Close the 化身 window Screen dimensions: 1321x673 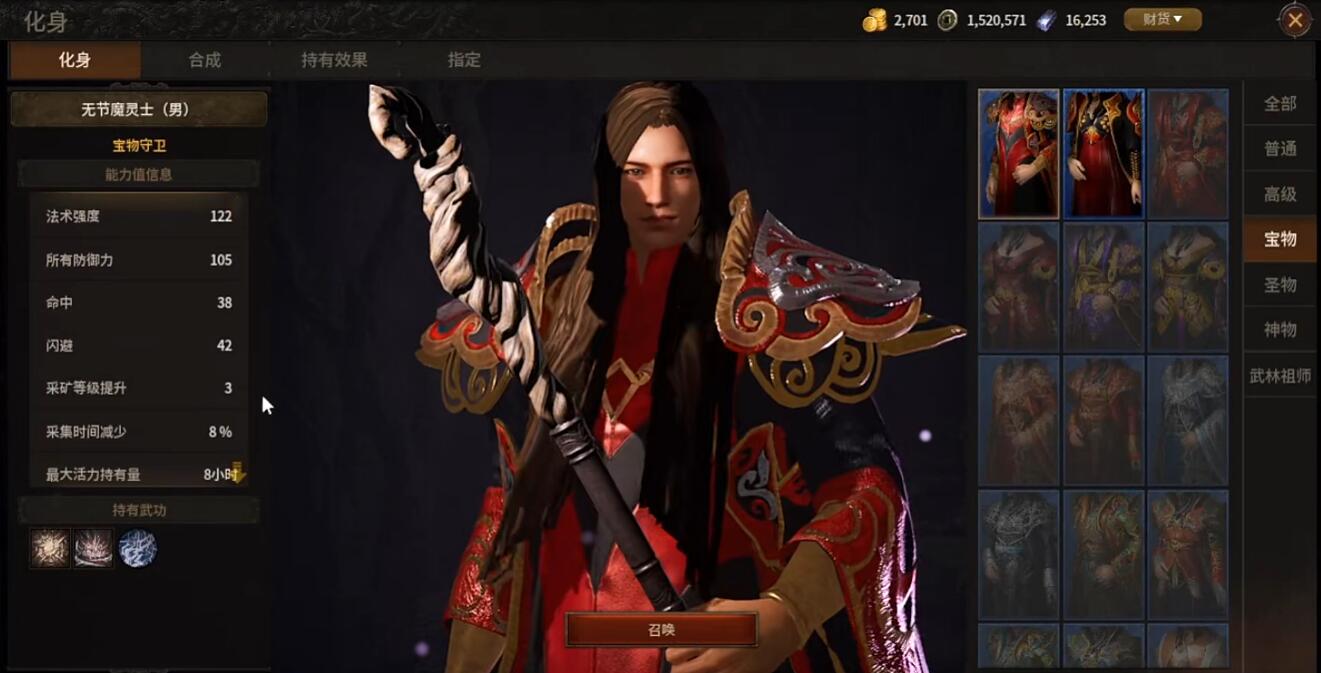click(1295, 20)
